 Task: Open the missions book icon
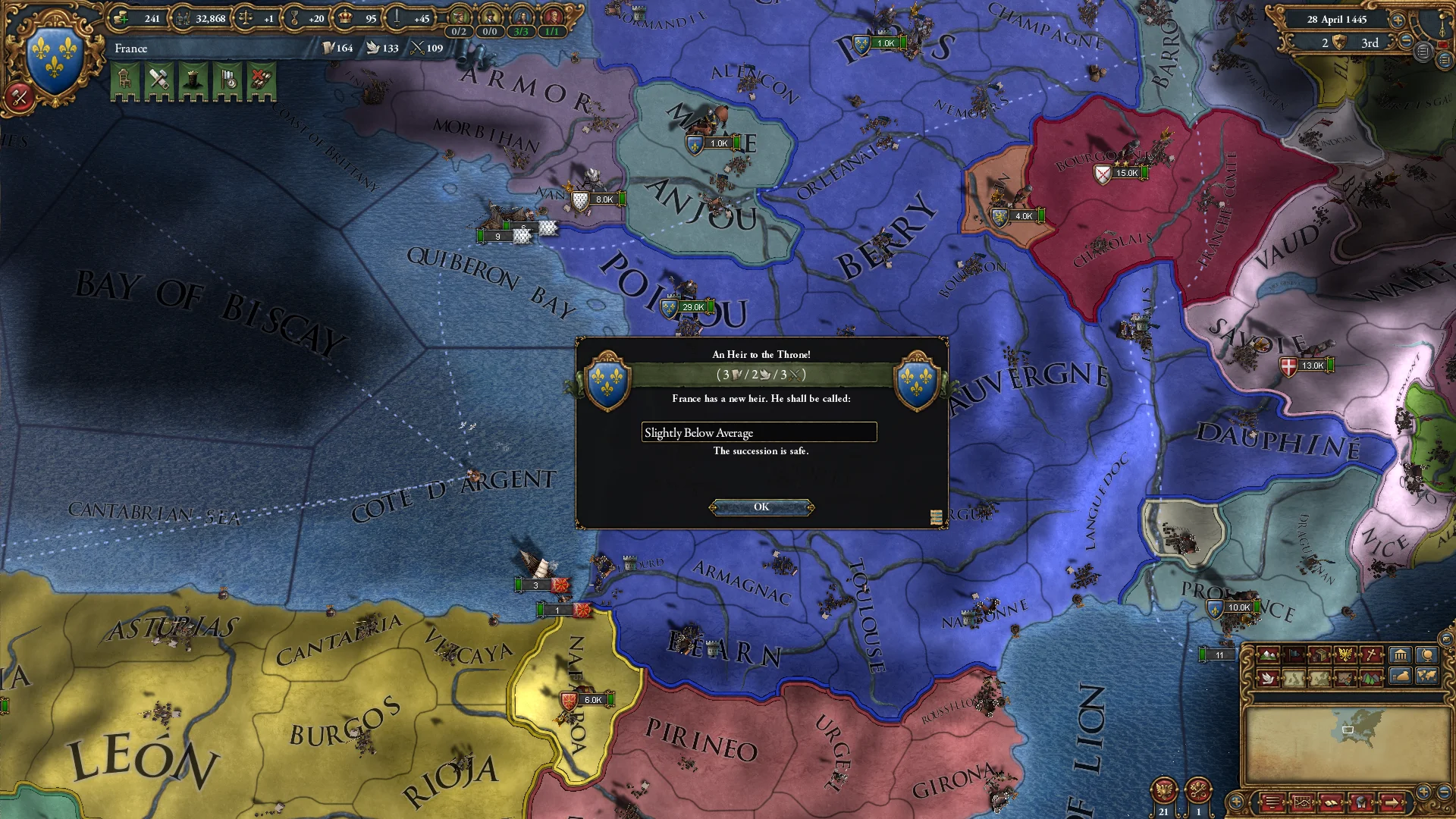(x=1332, y=802)
